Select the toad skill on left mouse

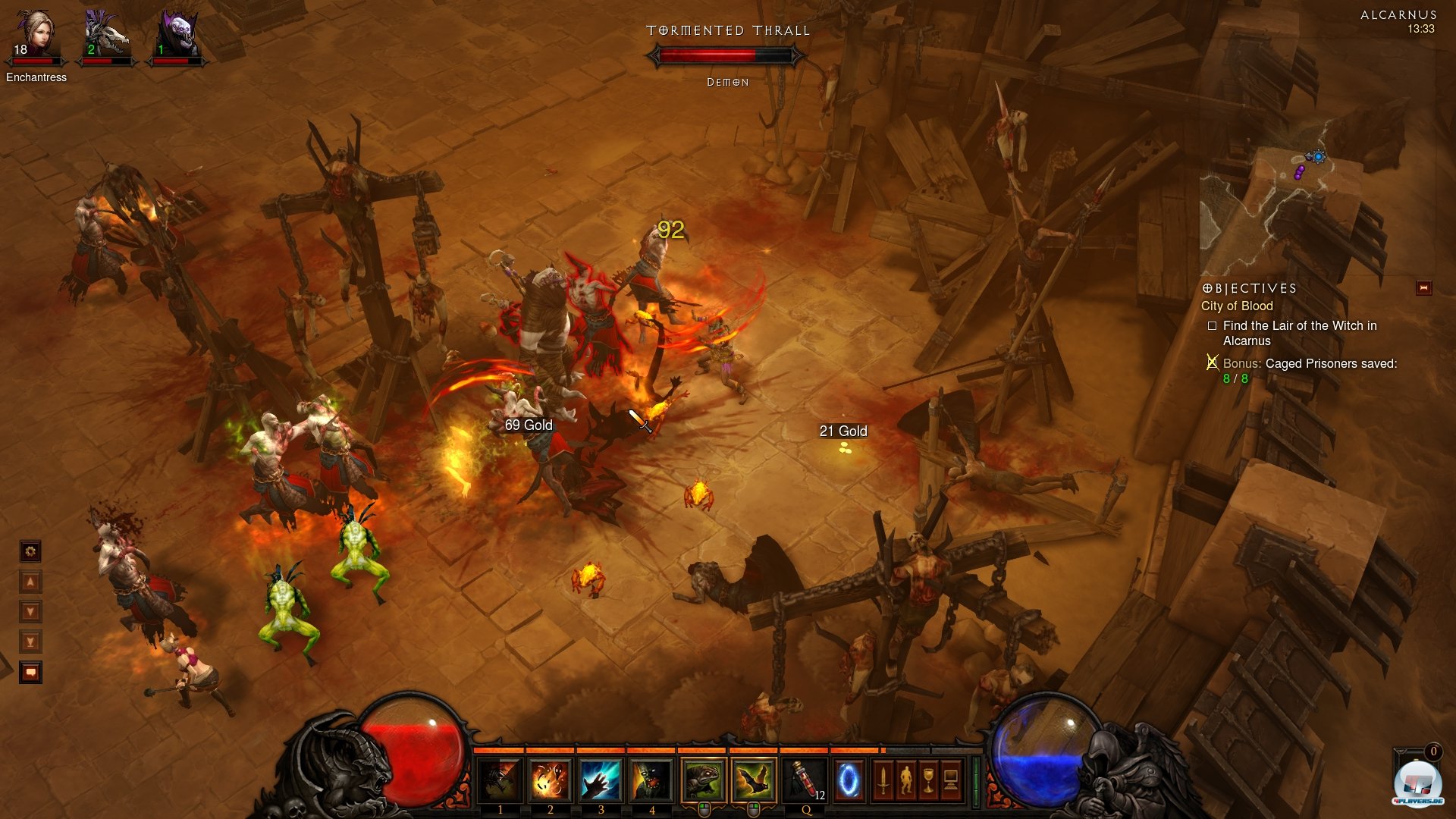pyautogui.click(x=703, y=780)
